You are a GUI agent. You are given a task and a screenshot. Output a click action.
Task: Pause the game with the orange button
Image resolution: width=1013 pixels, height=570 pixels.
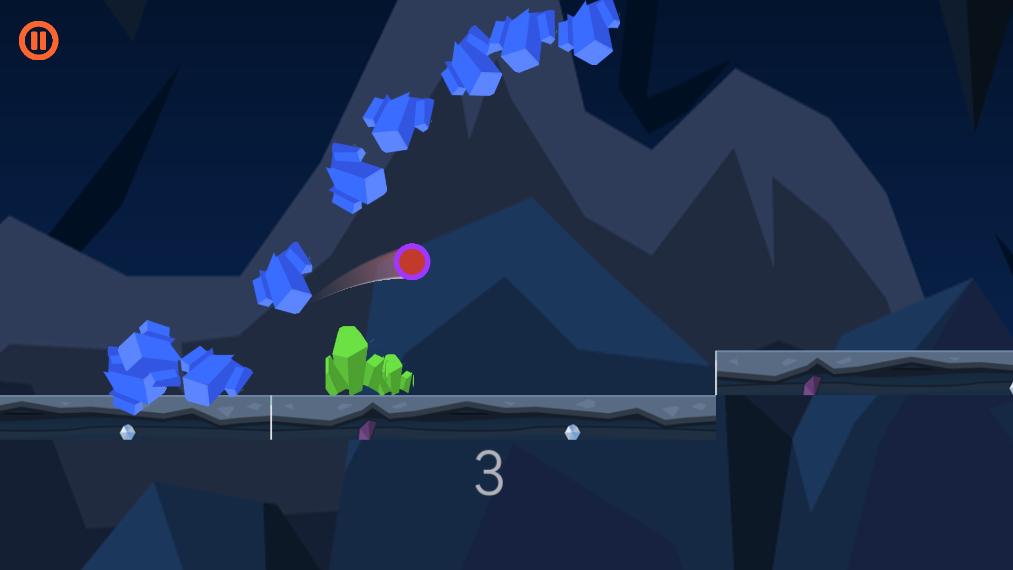[39, 41]
